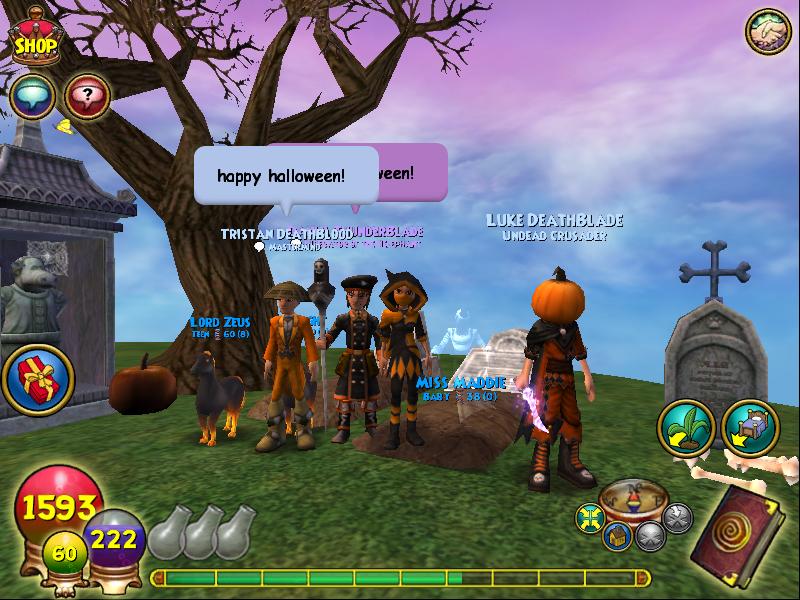Click the small yellow bell notification icon
800x600 pixels.
coord(62,126)
